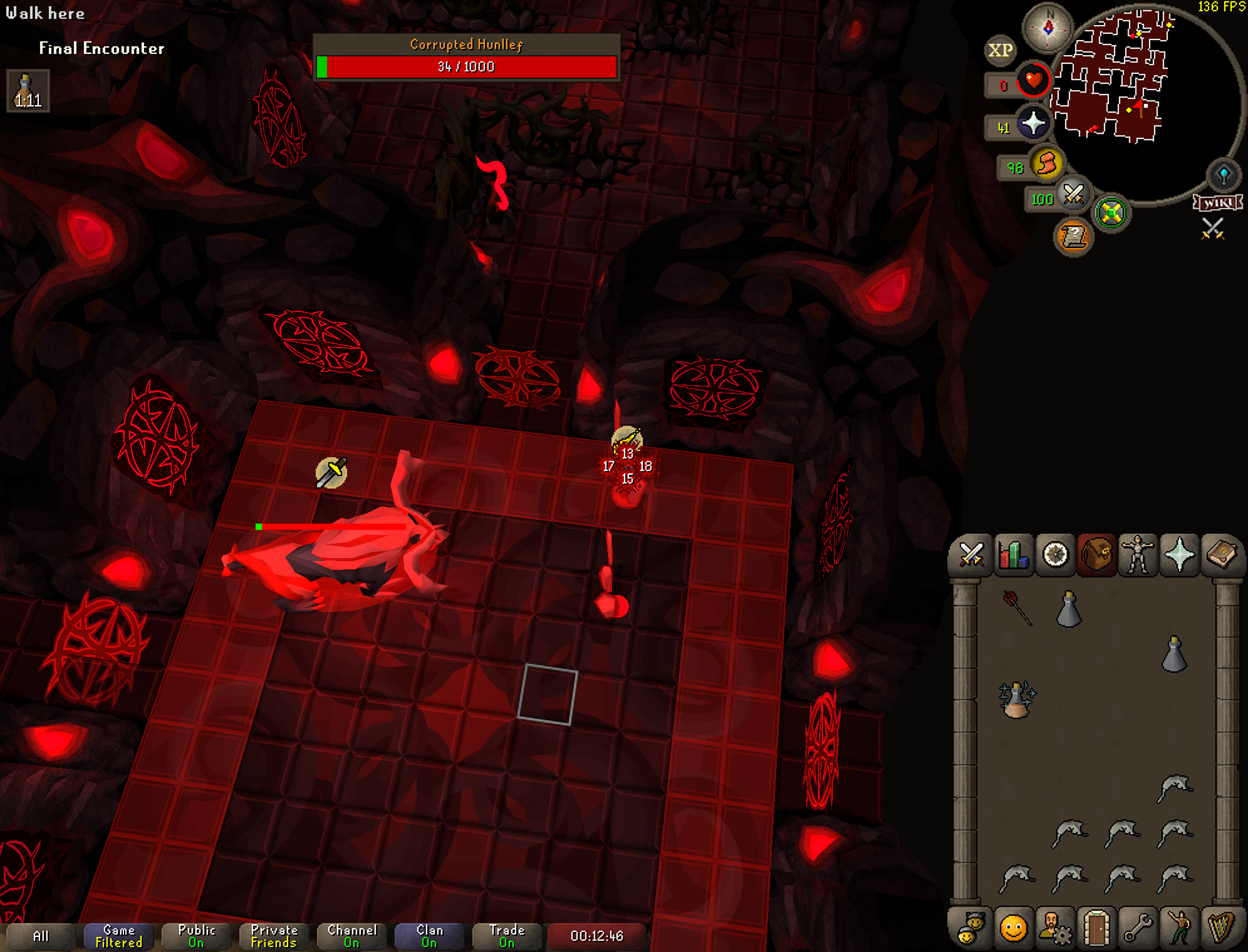Toggle the XP drops button

tap(1000, 50)
